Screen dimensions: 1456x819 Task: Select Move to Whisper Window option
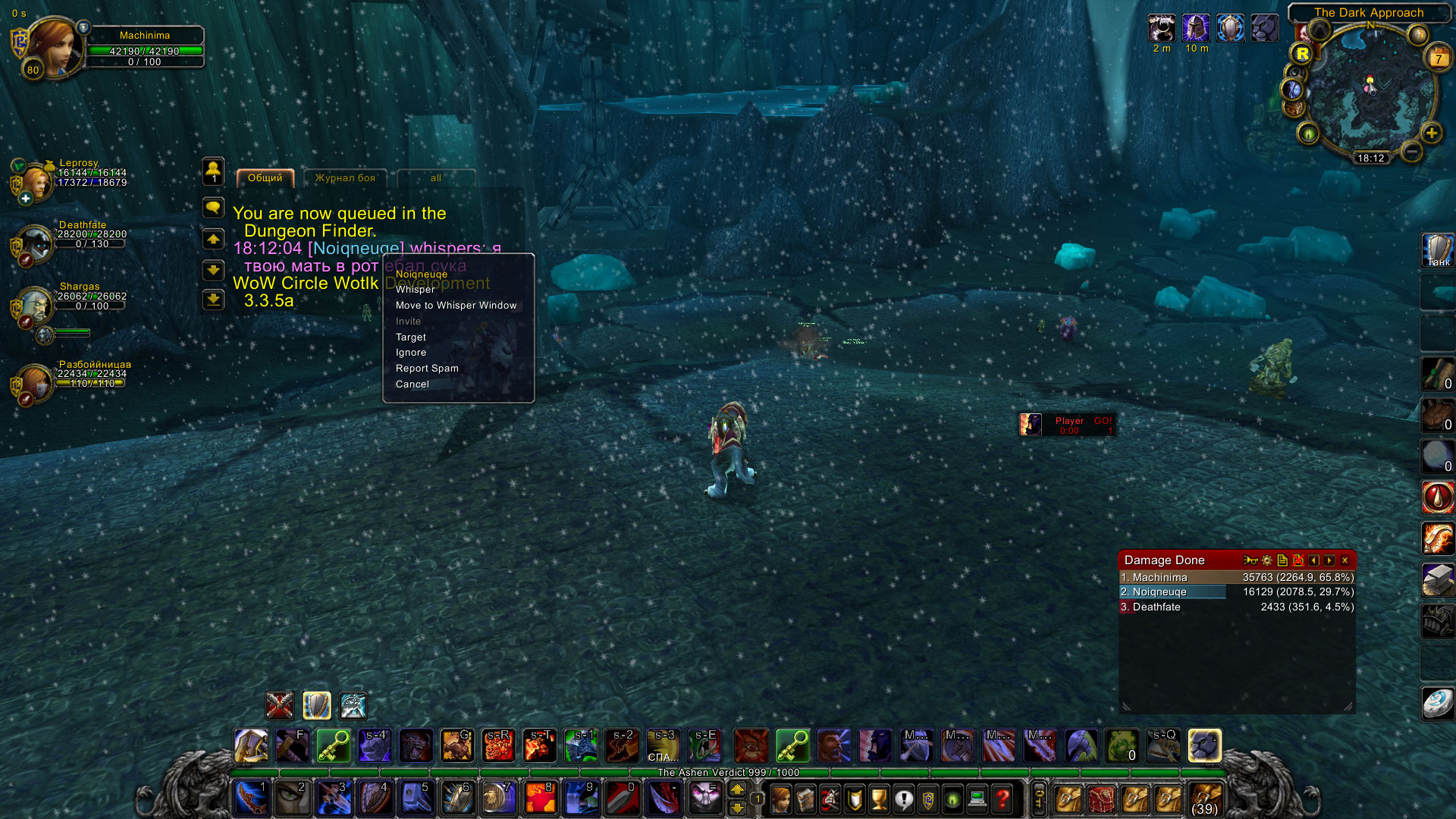pyautogui.click(x=456, y=306)
